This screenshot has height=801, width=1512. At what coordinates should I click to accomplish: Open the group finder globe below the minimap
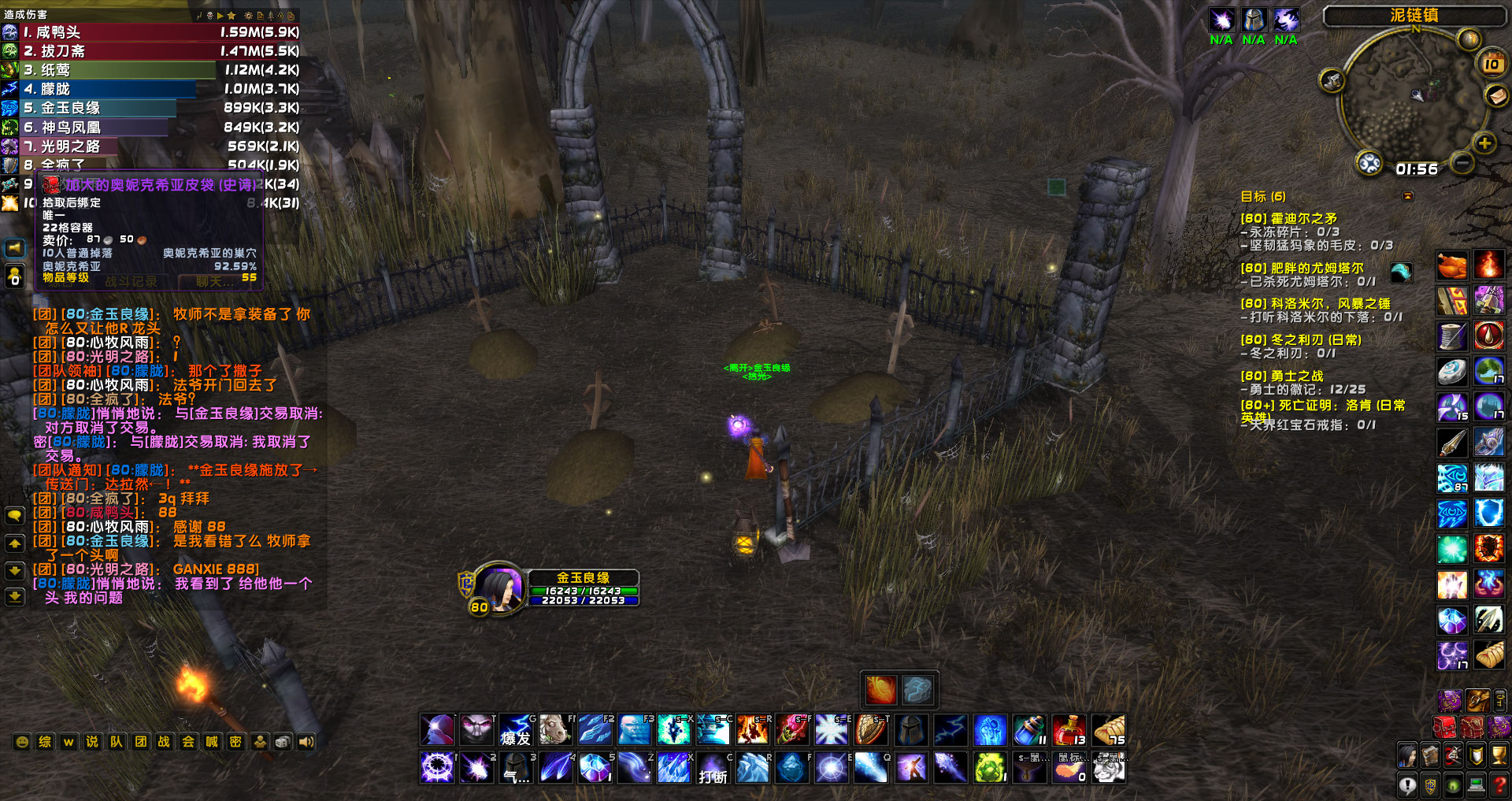[x=1370, y=163]
